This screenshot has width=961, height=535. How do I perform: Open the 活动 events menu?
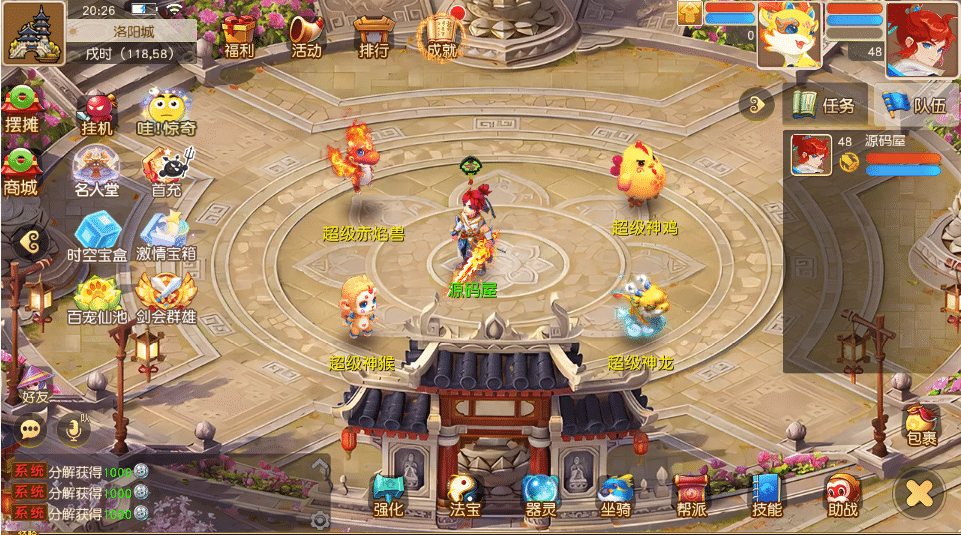306,35
